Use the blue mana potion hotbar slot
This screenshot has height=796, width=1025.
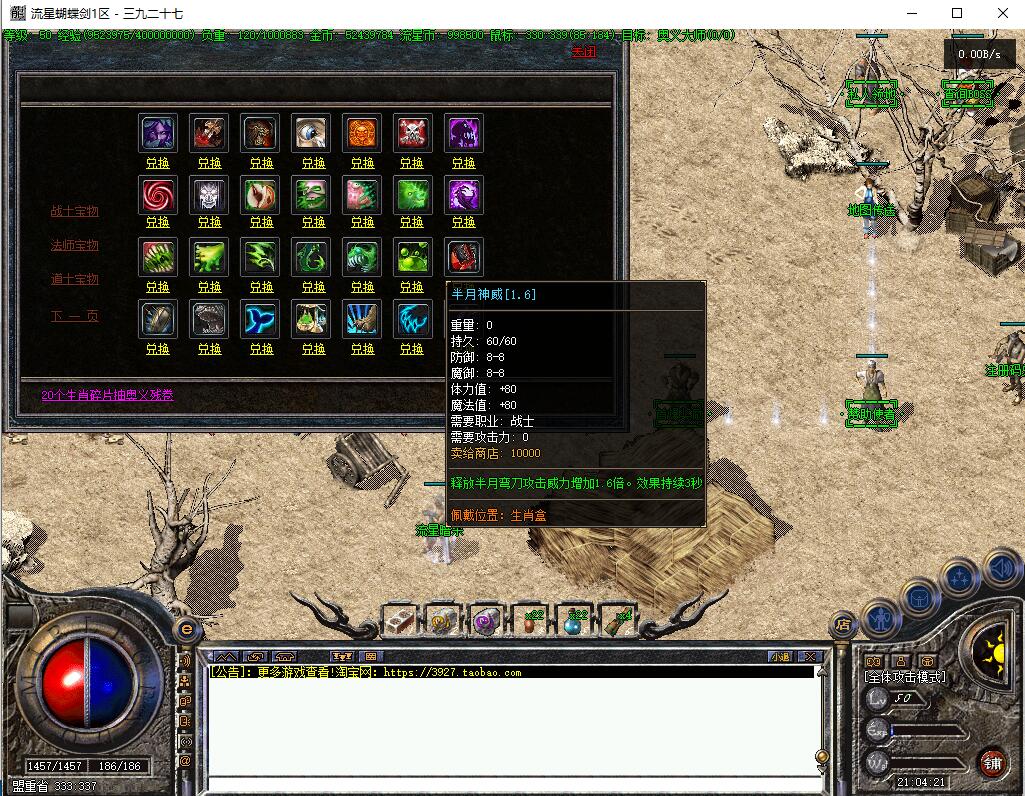[573, 621]
